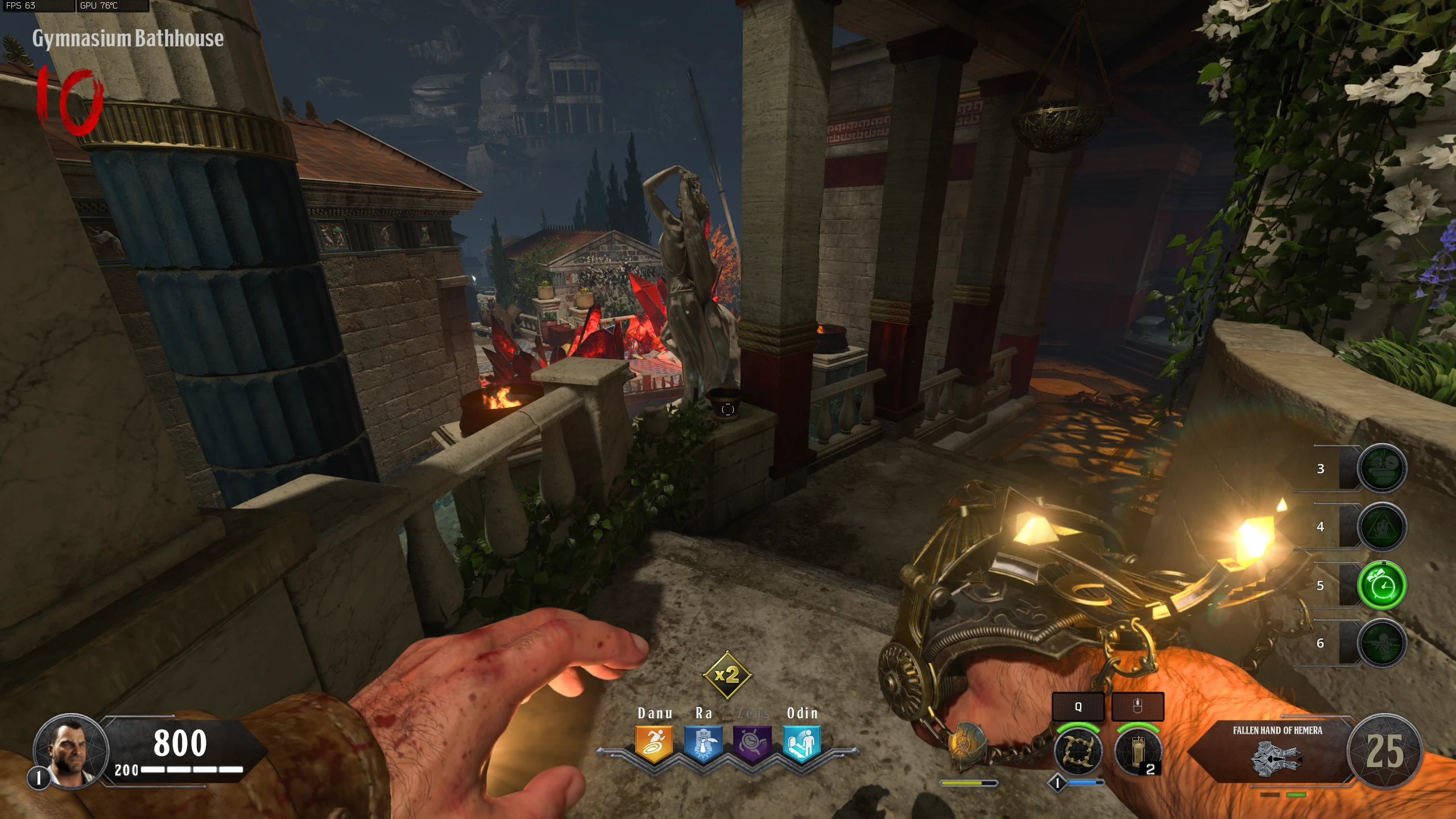Click the player character portrait

72,750
